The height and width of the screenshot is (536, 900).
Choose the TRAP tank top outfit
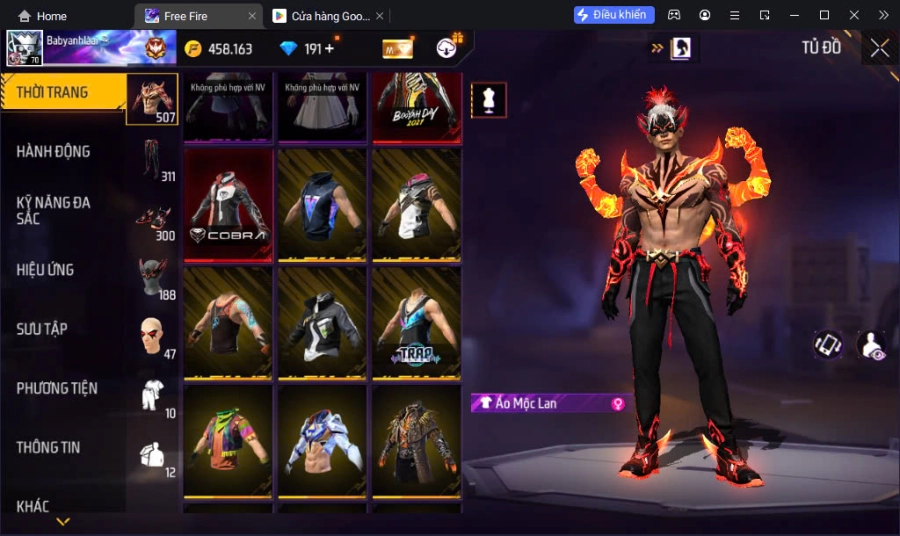[x=416, y=322]
